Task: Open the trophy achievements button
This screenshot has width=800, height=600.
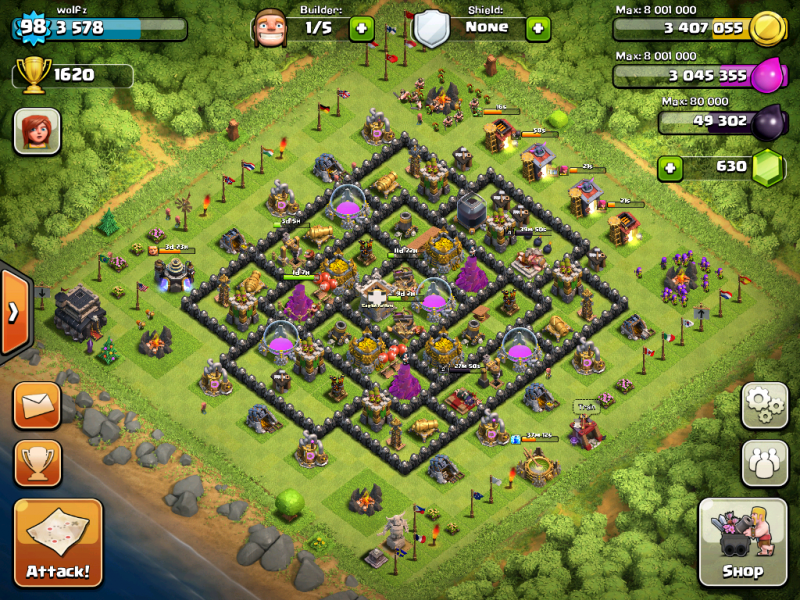Action: [x=37, y=461]
